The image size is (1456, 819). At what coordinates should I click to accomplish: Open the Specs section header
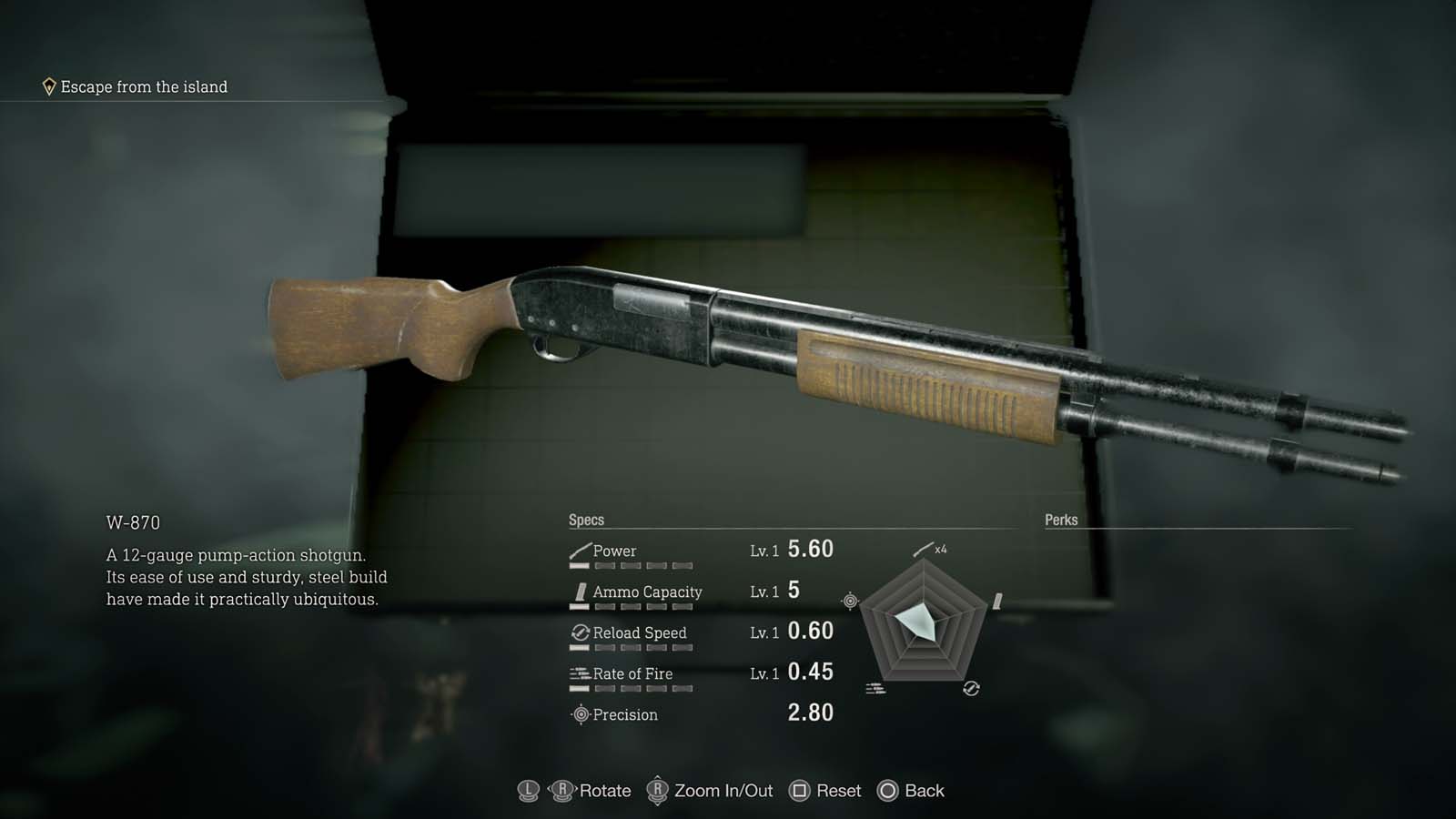tap(586, 519)
